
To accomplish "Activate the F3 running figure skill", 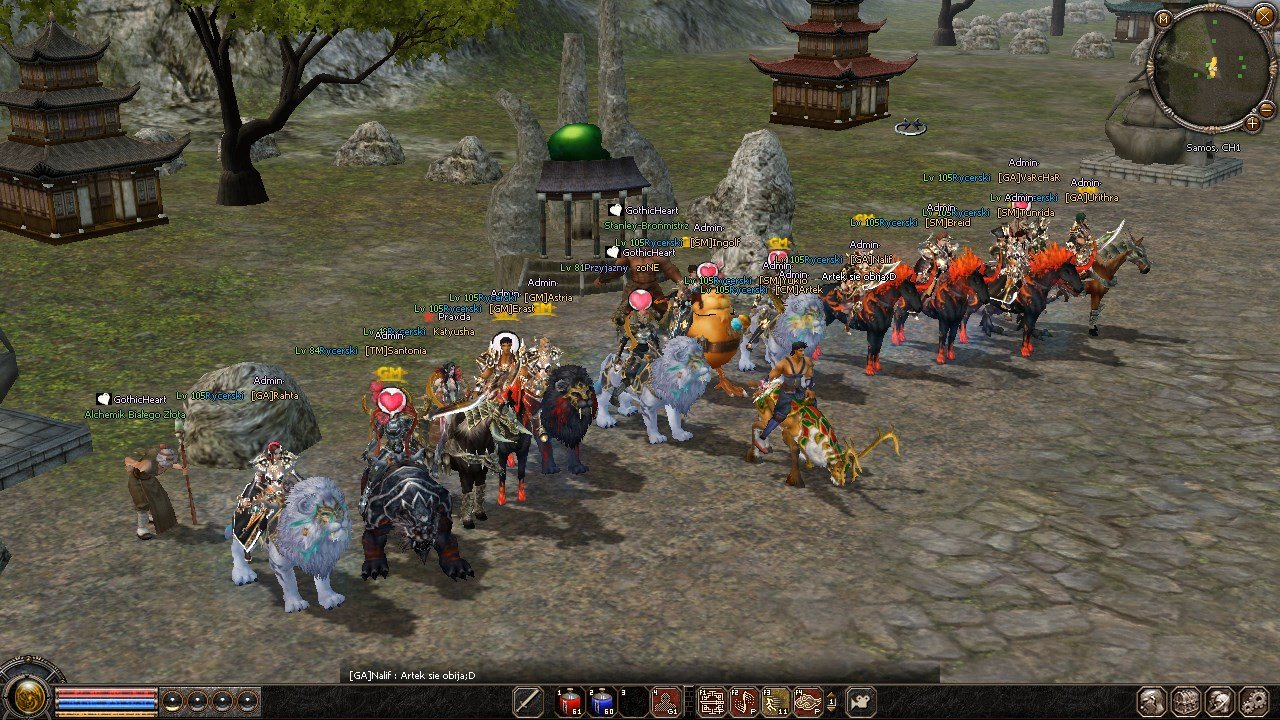I will [x=776, y=701].
